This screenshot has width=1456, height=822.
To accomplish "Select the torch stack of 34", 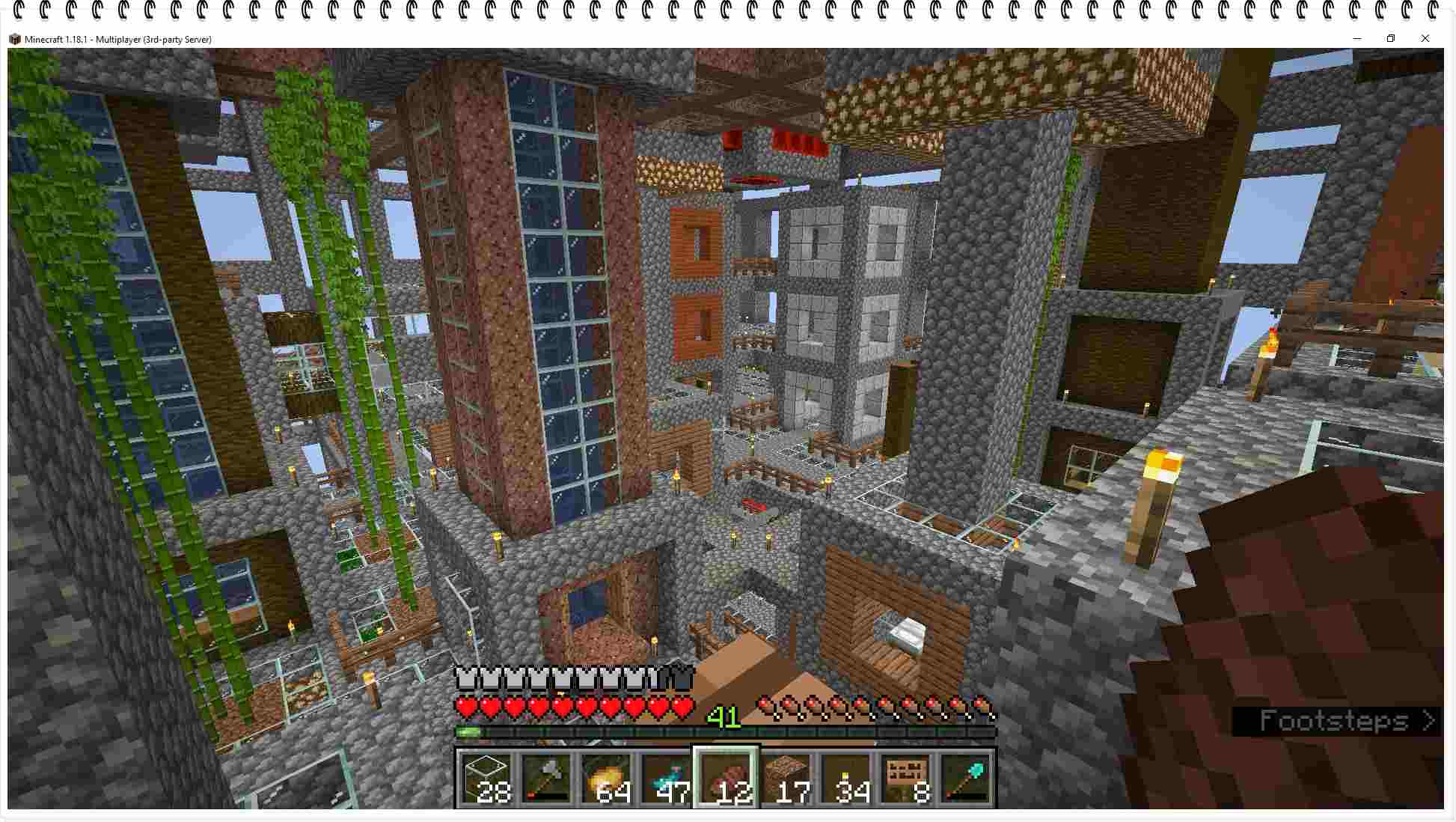I will (845, 778).
